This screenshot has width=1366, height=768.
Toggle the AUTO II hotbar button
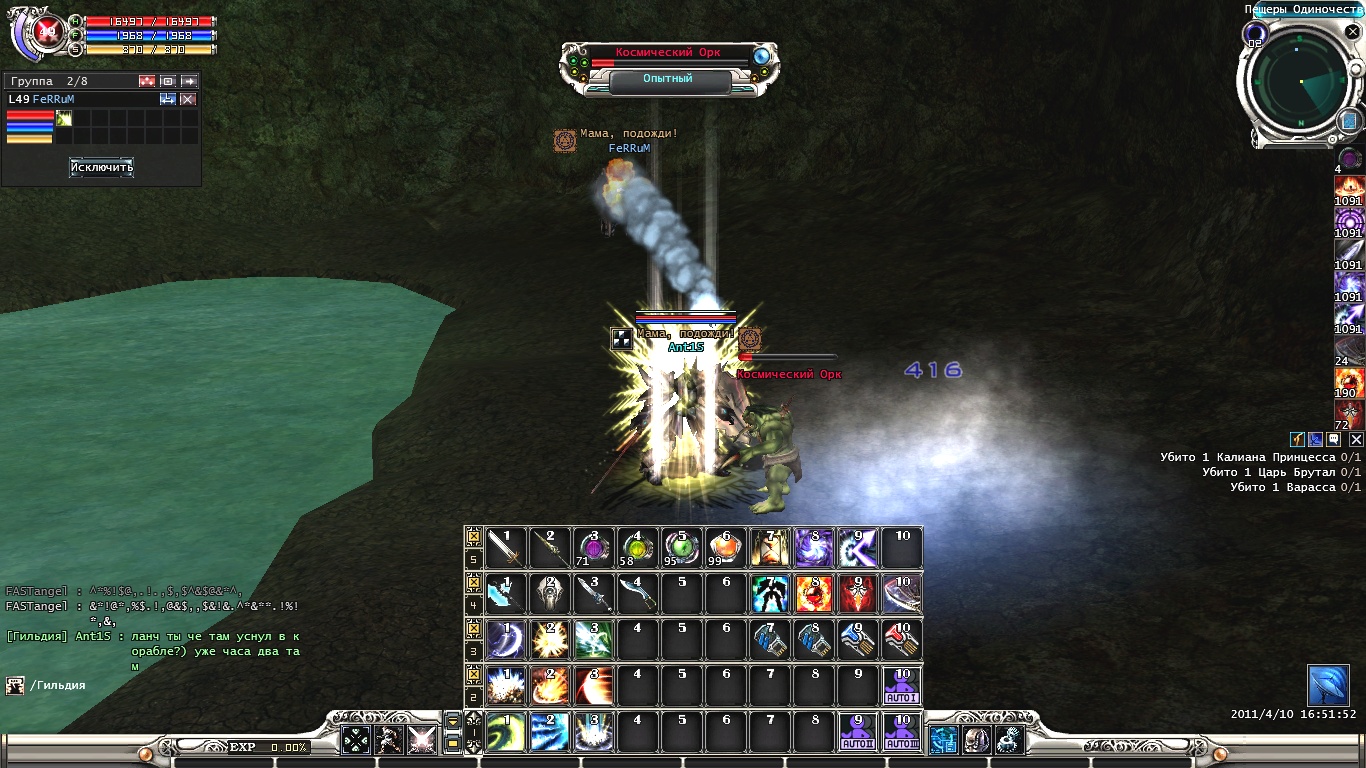point(858,732)
